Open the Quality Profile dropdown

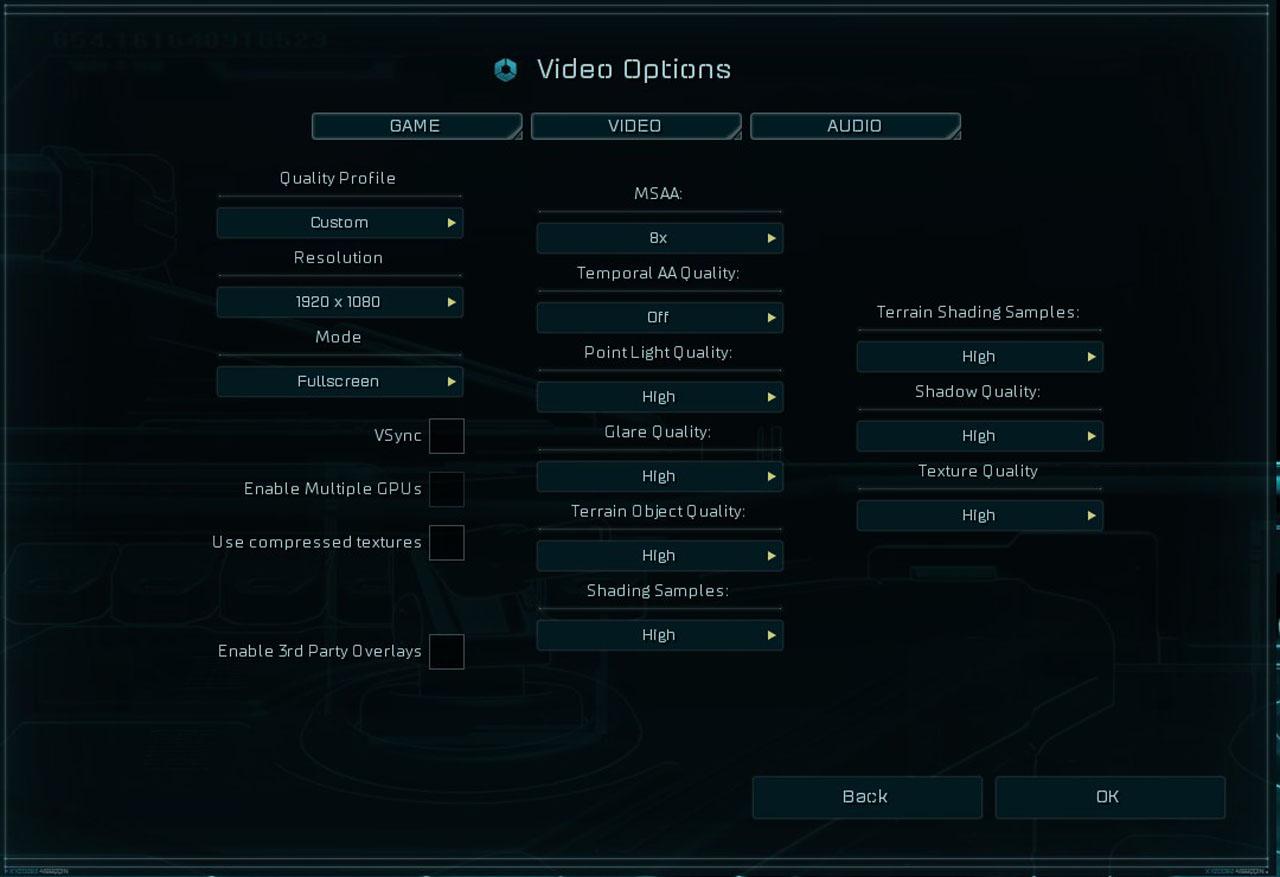pyautogui.click(x=340, y=222)
